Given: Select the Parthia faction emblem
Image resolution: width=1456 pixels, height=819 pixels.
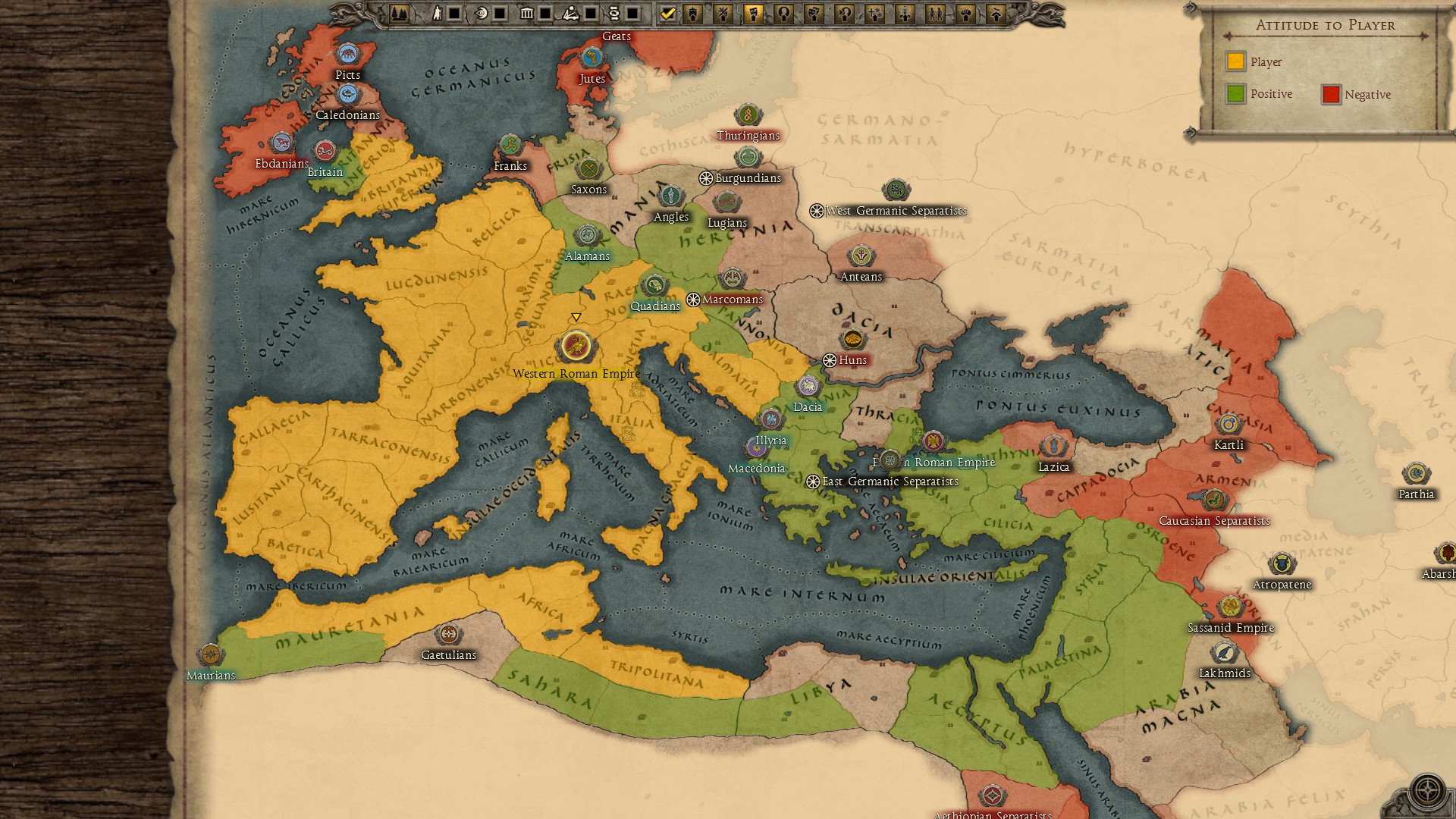Looking at the screenshot, I should coord(1416,474).
